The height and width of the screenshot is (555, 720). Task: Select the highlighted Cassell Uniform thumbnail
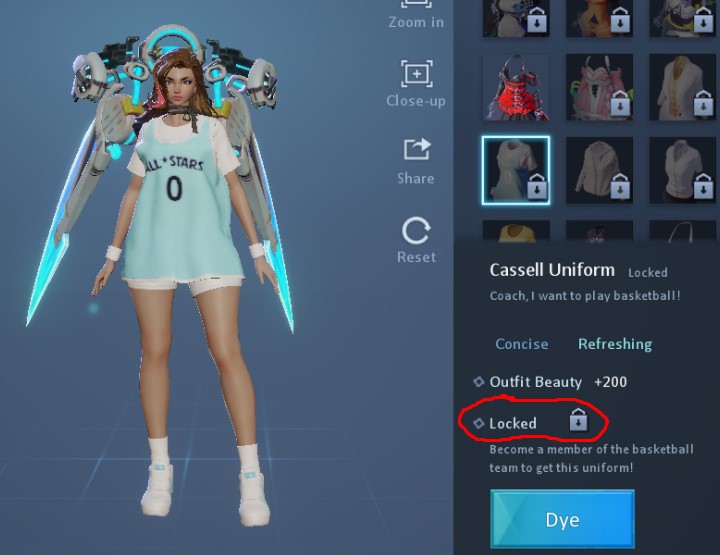(515, 169)
